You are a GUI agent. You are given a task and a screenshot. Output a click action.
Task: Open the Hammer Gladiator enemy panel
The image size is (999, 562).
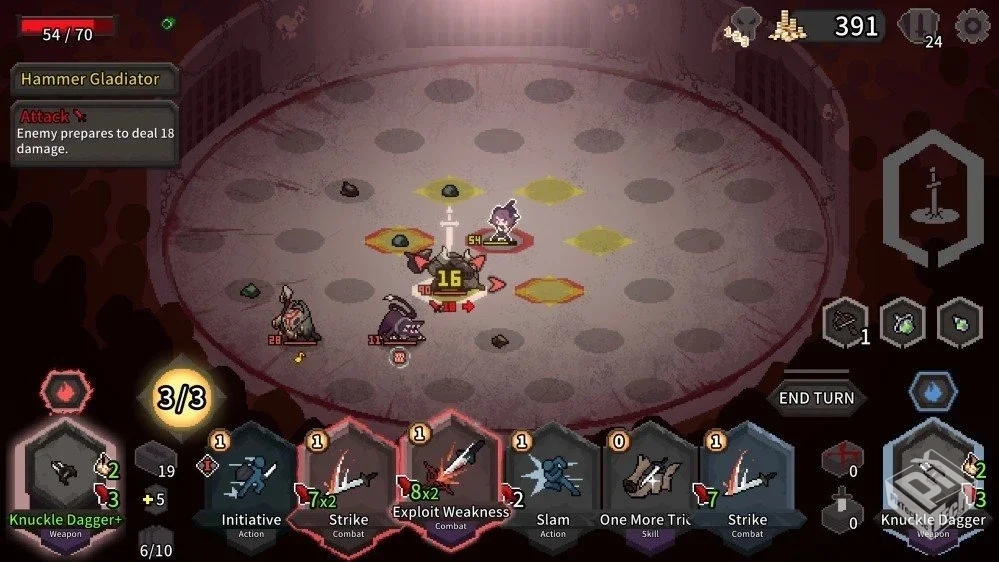click(92, 79)
